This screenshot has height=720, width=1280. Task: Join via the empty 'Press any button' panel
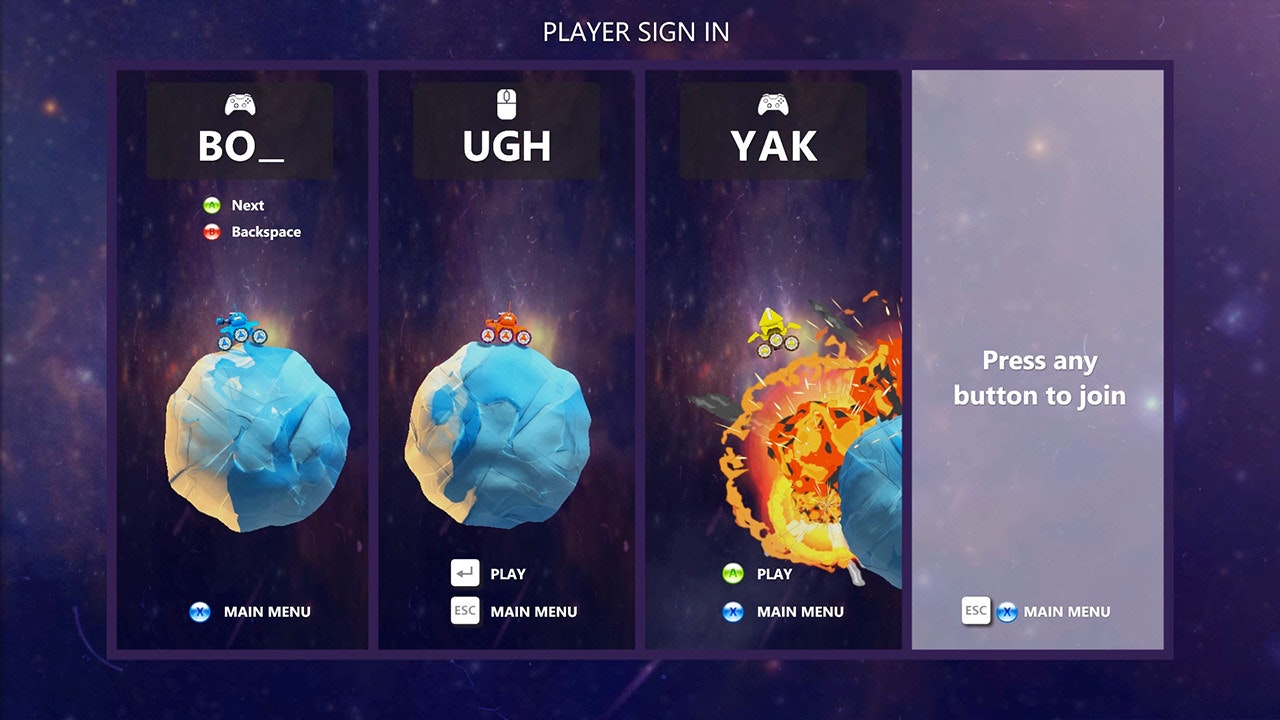click(x=1039, y=378)
